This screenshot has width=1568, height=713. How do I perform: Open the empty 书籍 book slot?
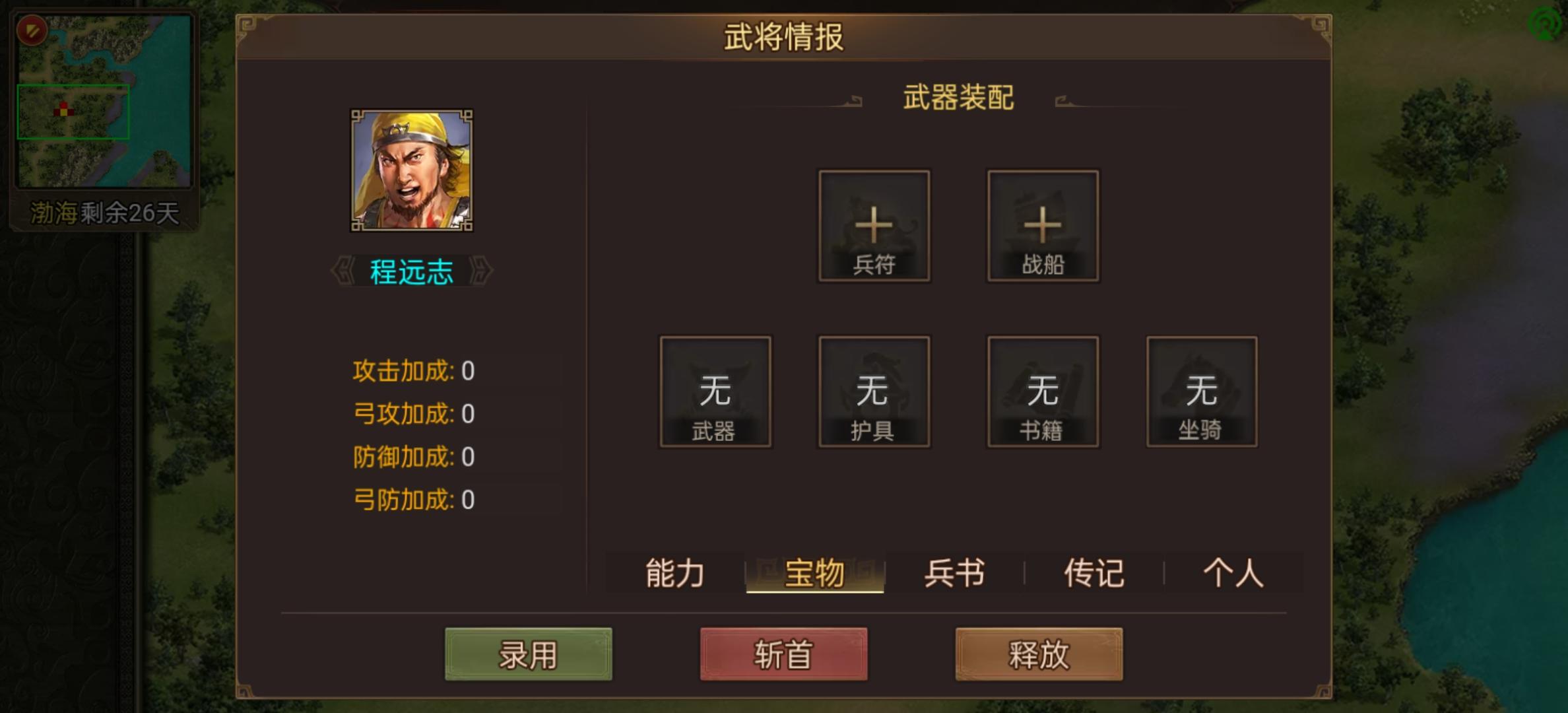(1043, 393)
